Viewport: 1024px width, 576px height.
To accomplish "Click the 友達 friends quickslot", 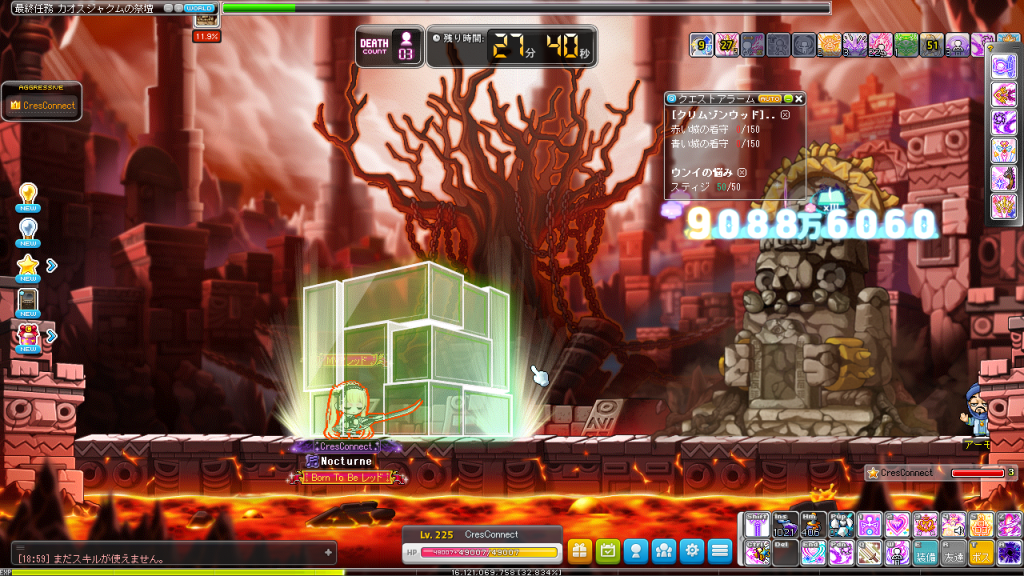I will coord(954,553).
